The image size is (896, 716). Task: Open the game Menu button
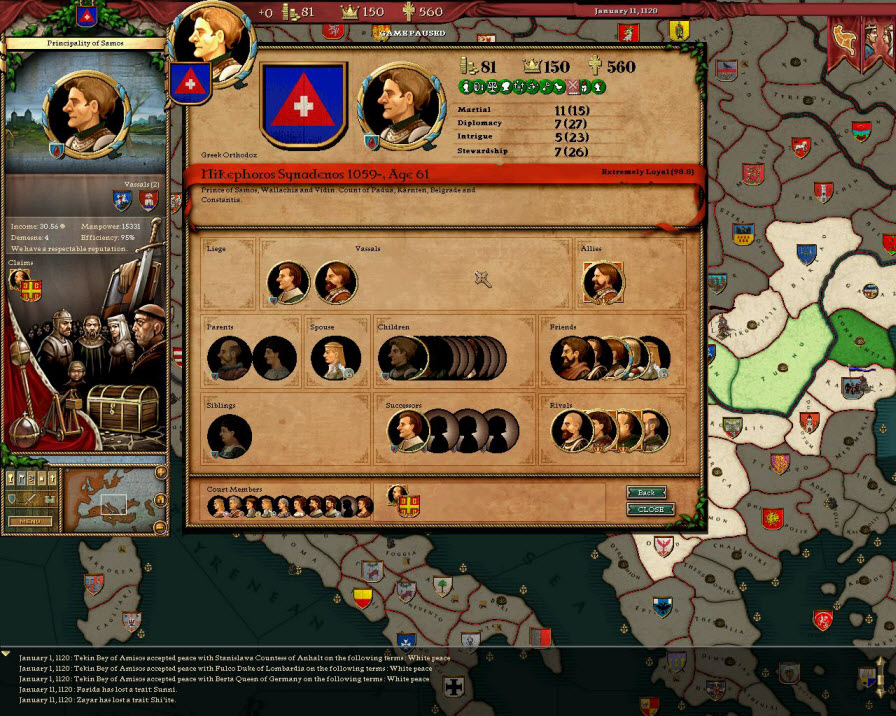(x=30, y=521)
